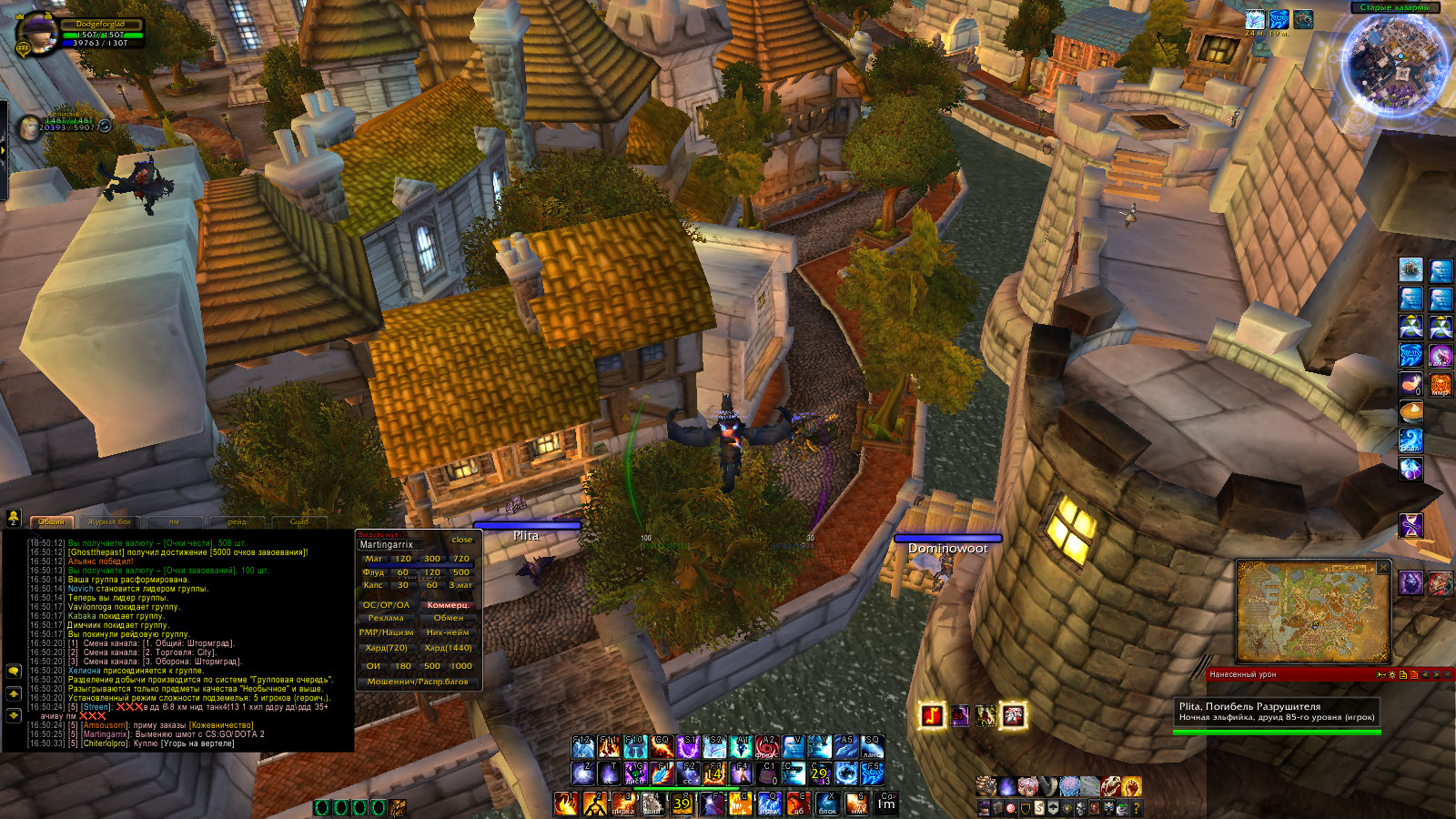Switch to the Общий chat tab

tap(52, 521)
